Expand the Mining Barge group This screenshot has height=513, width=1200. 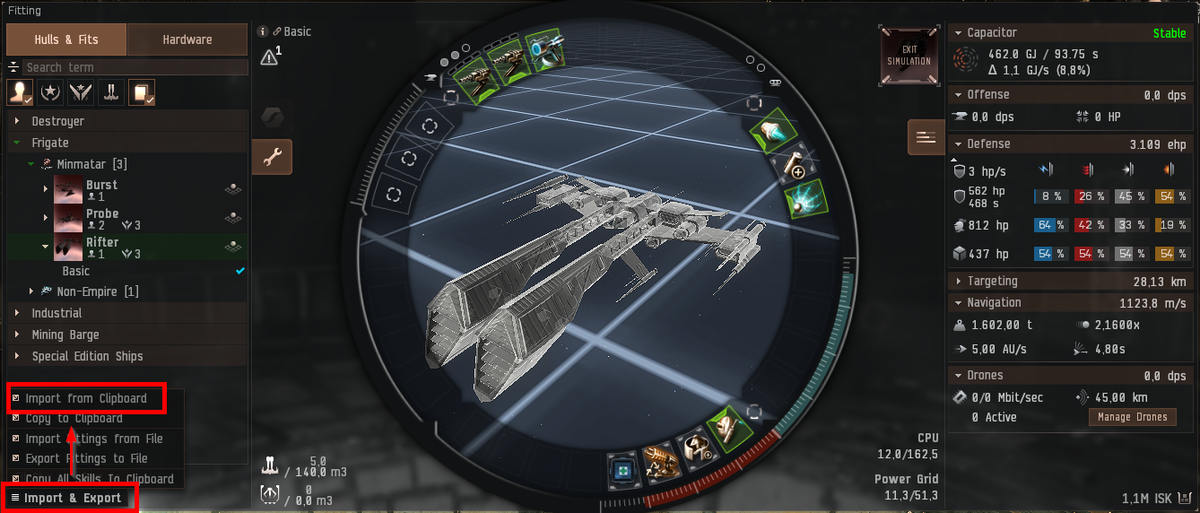point(65,335)
